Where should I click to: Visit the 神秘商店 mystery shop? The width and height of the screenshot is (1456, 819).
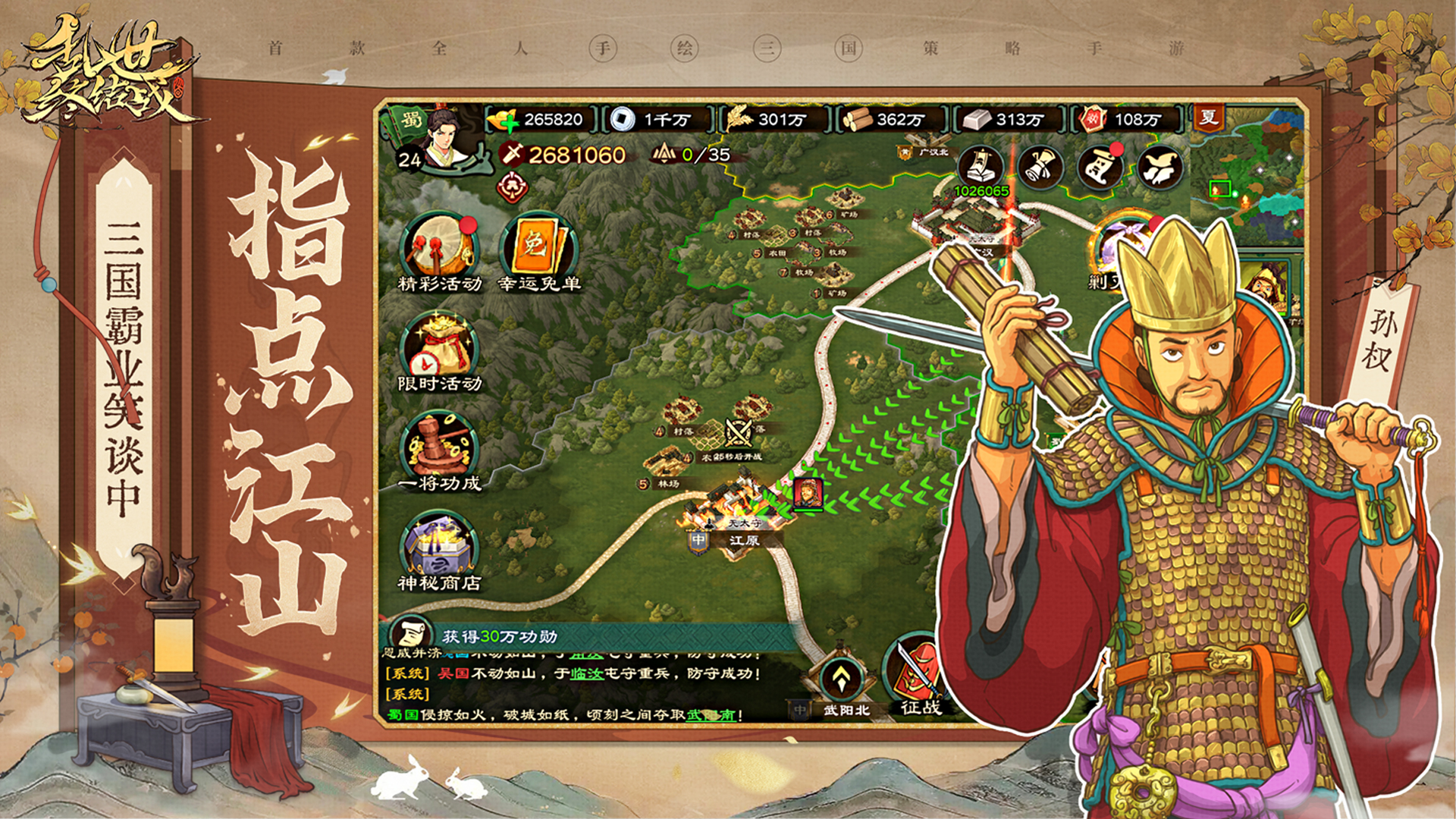coord(440,548)
